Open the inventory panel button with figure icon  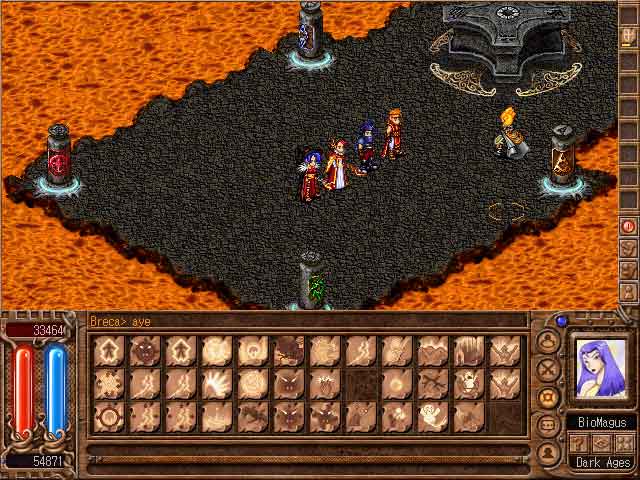(x=548, y=341)
